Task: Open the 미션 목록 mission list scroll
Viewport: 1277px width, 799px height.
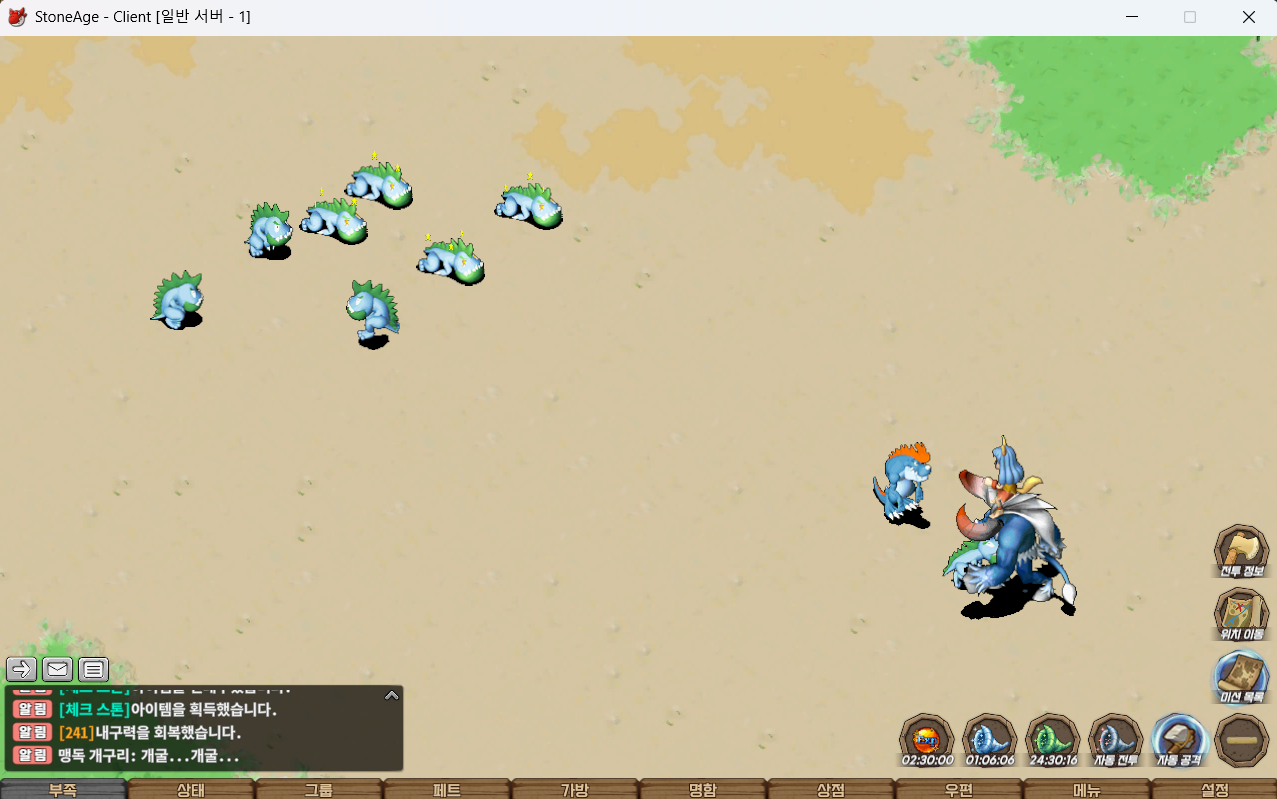Action: tap(1241, 675)
